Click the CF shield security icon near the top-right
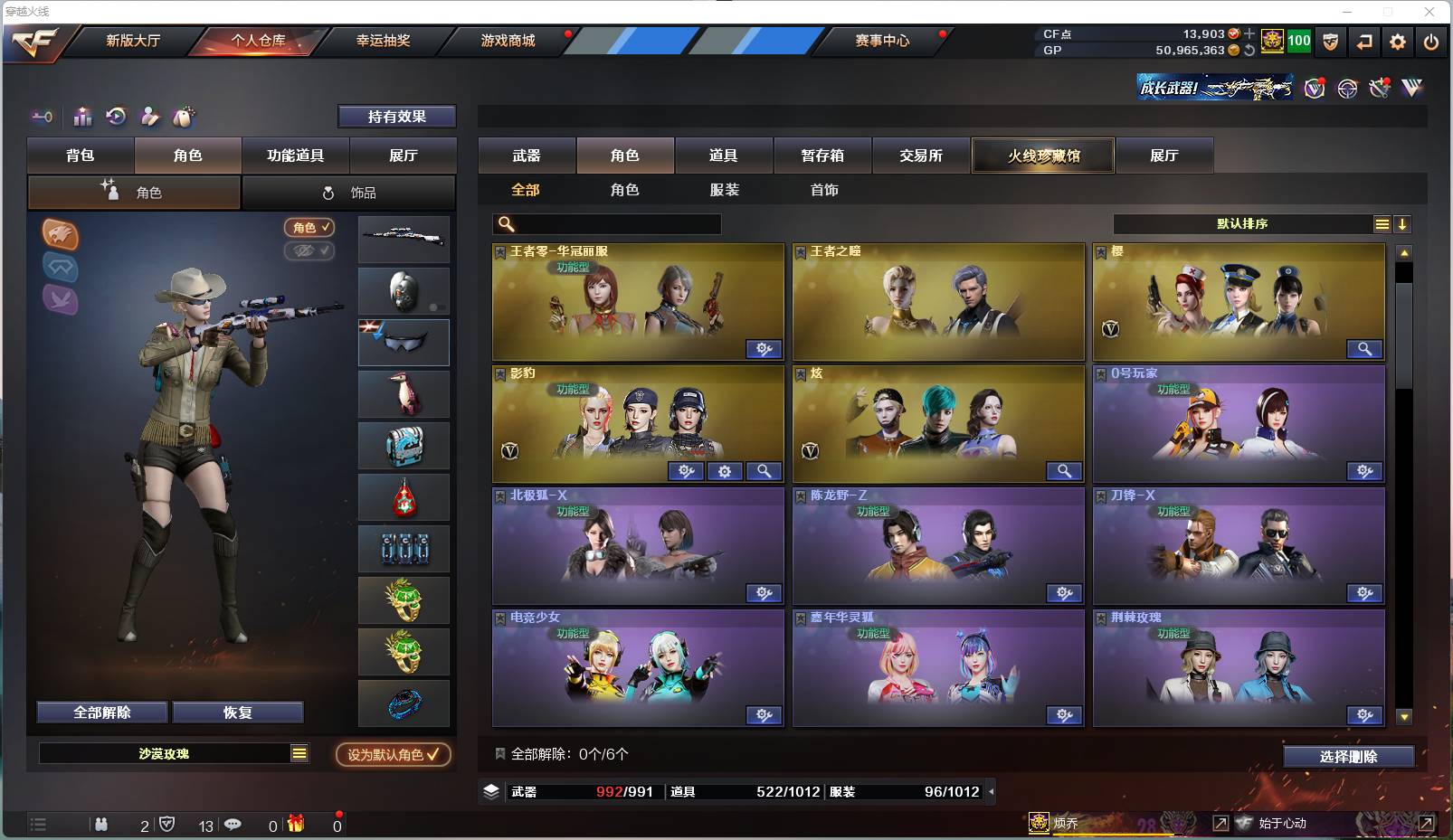 [1329, 40]
